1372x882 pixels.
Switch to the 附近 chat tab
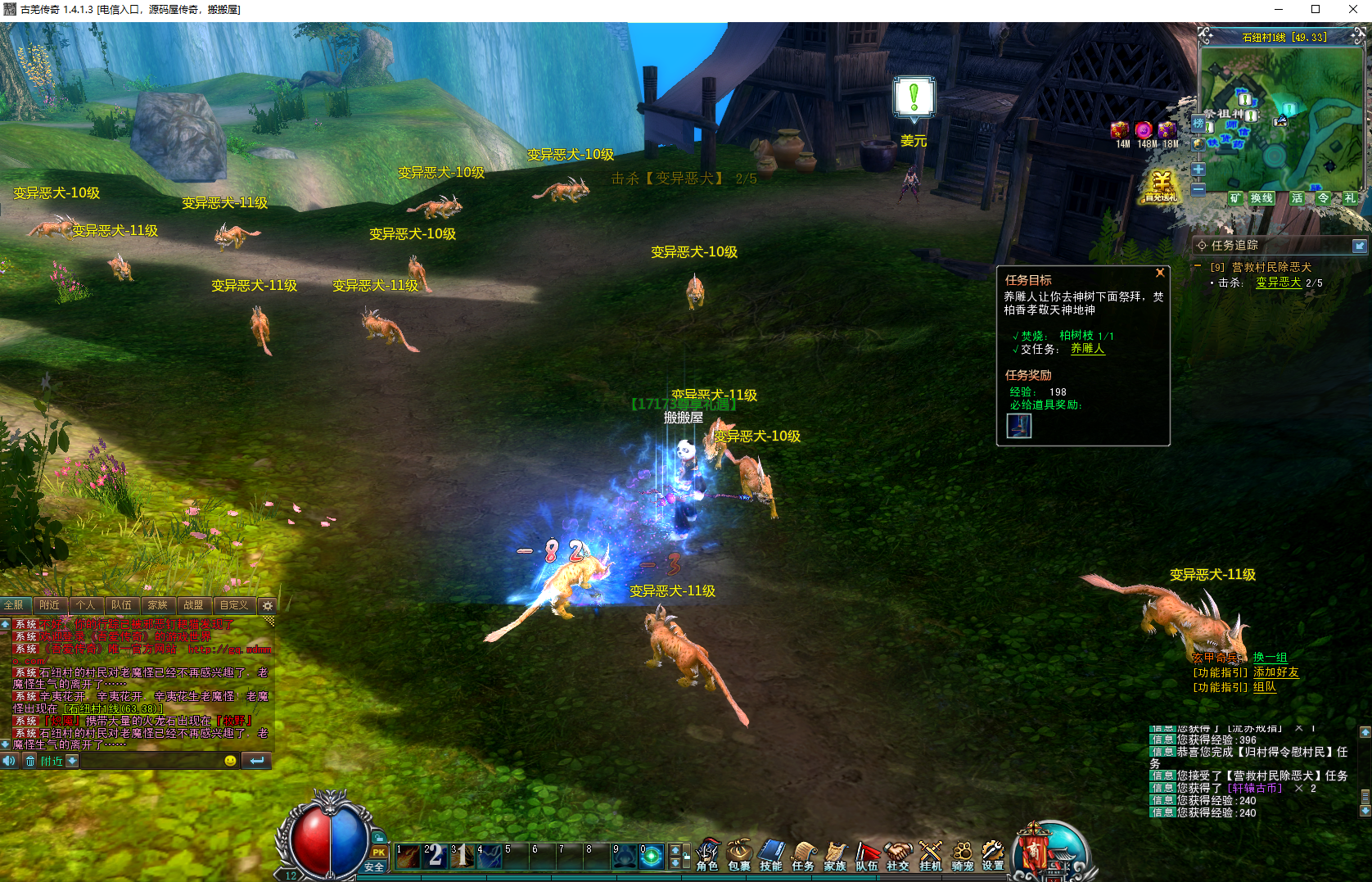click(50, 605)
